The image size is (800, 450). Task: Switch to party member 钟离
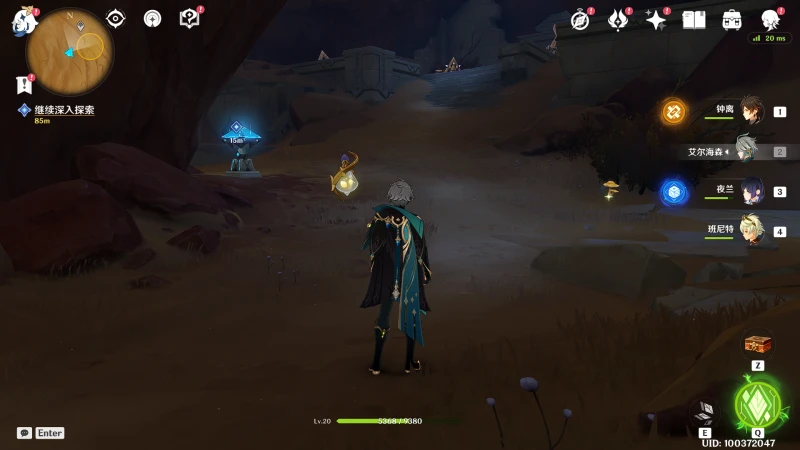click(751, 111)
